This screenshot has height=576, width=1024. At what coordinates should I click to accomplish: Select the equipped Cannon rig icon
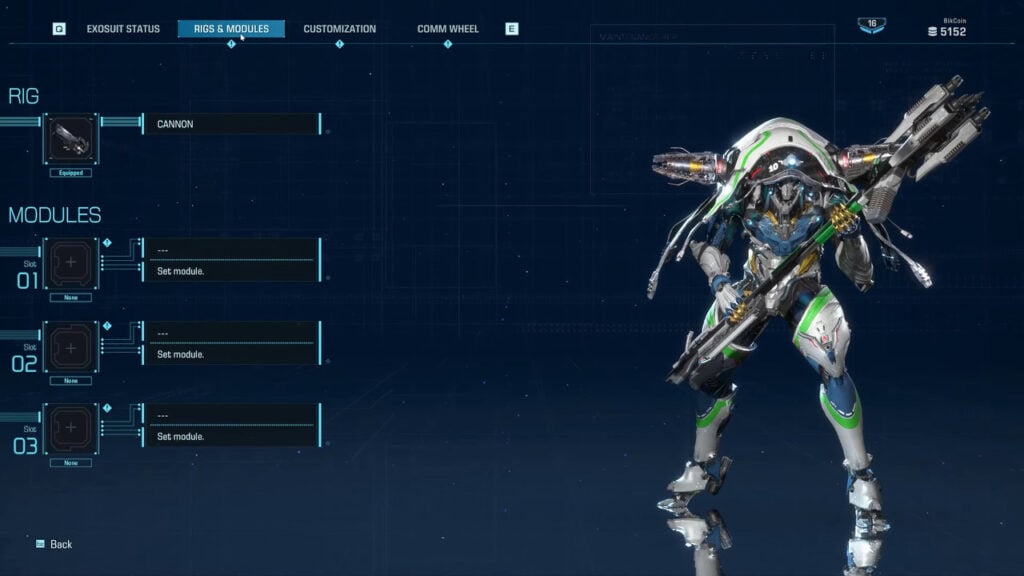point(71,139)
